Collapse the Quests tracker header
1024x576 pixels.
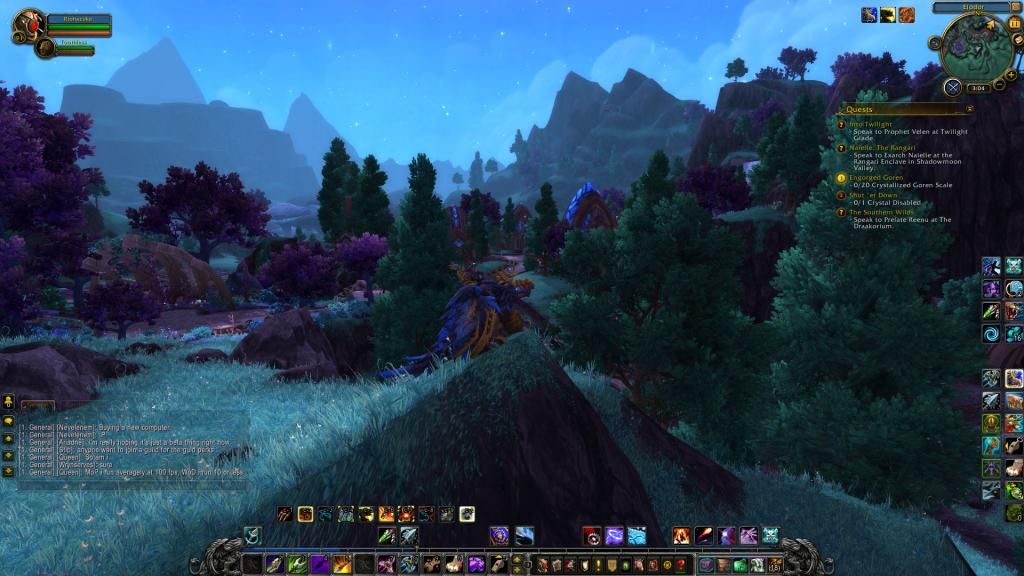click(x=969, y=108)
